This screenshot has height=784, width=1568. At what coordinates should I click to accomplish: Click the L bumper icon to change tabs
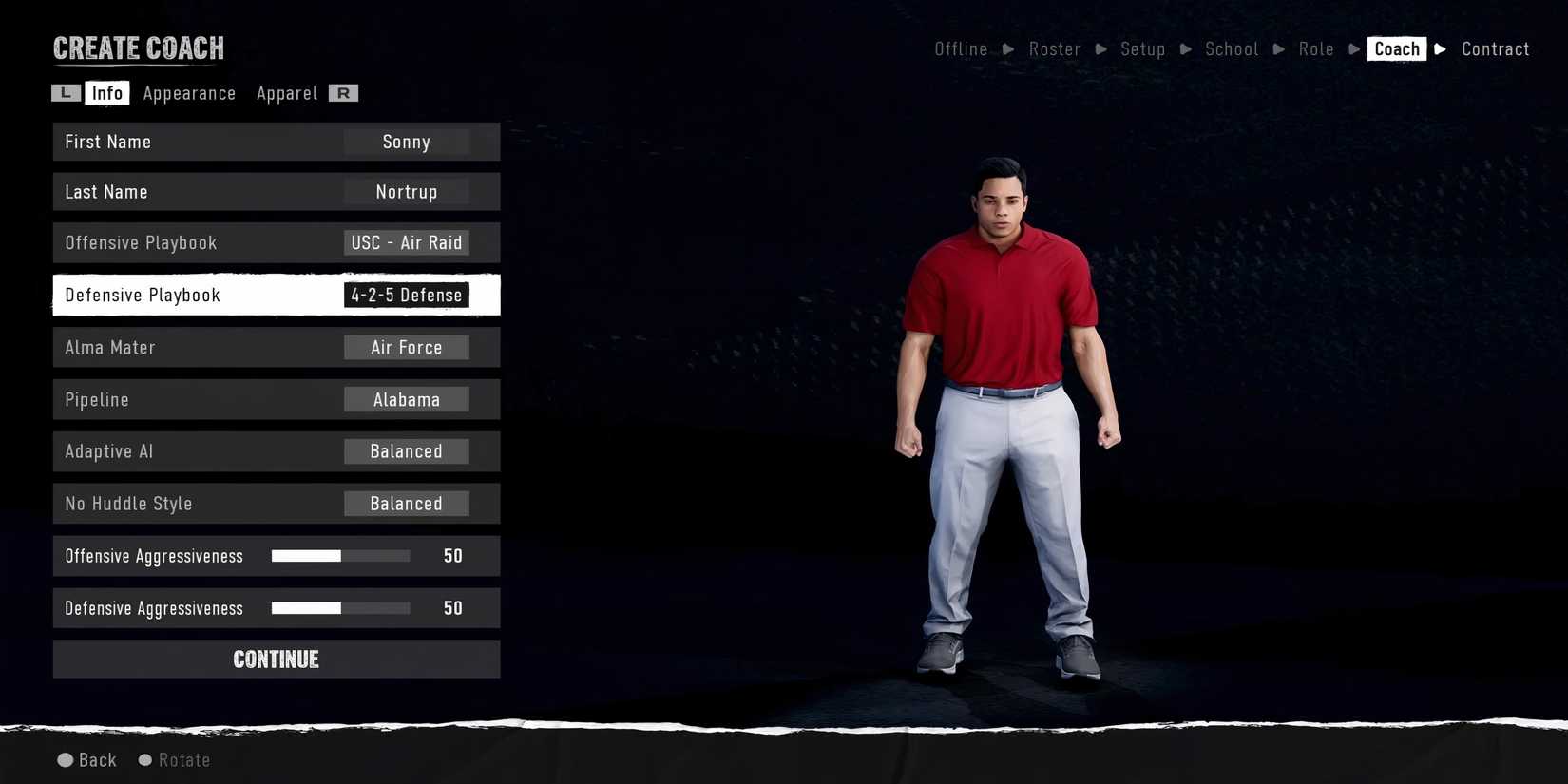point(65,92)
